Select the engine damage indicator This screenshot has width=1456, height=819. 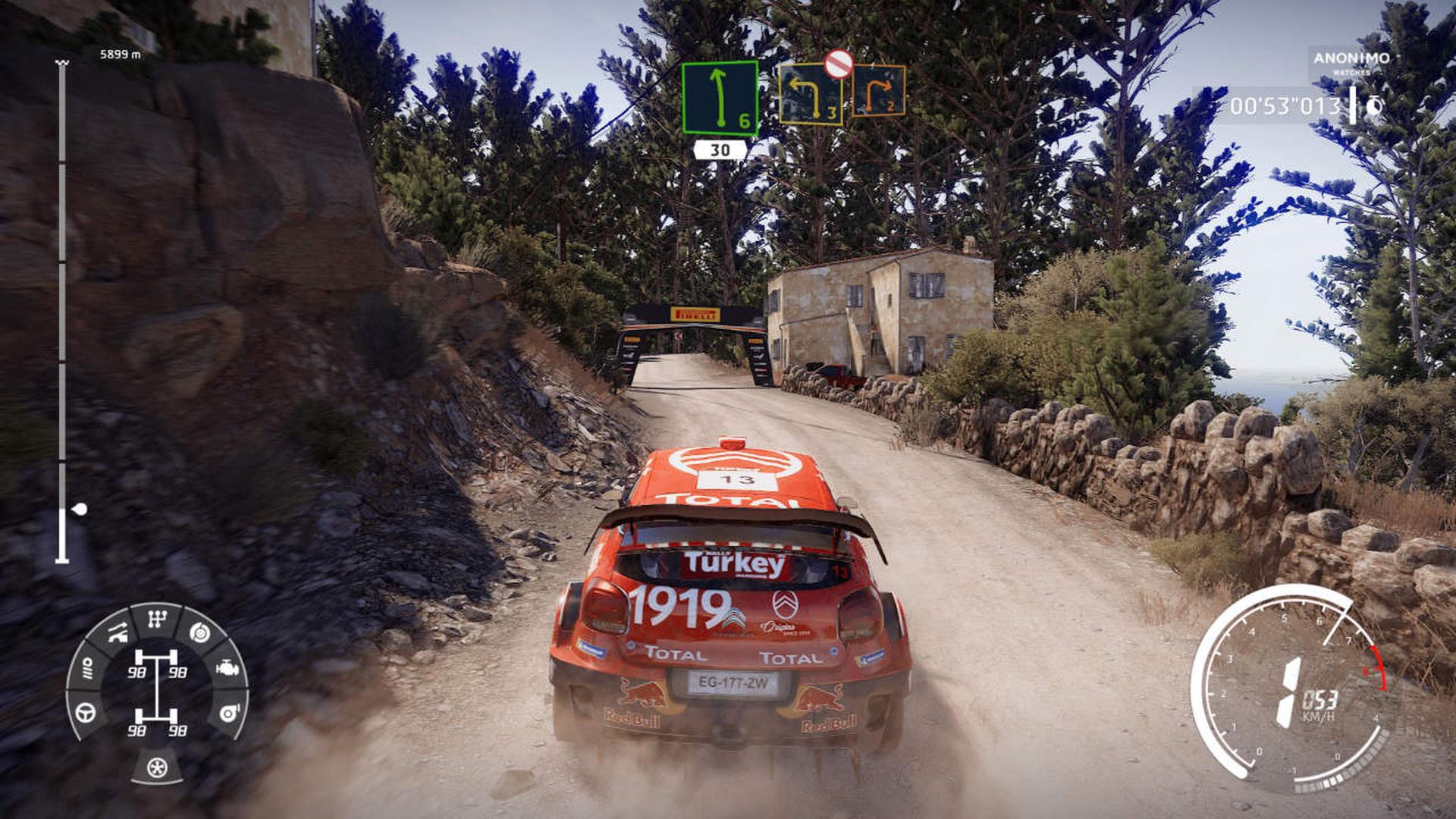click(227, 669)
